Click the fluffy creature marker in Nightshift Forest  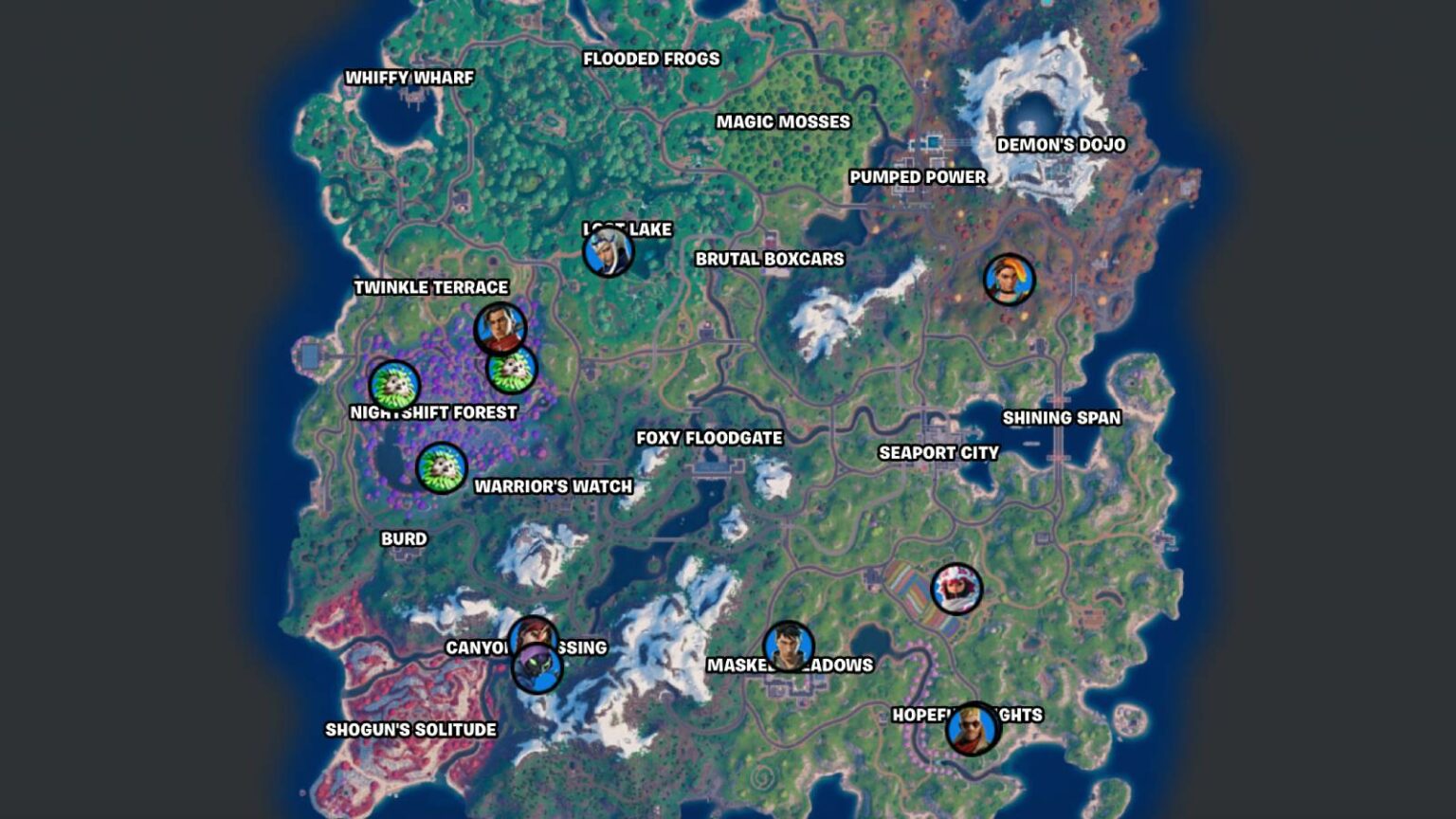coord(391,386)
